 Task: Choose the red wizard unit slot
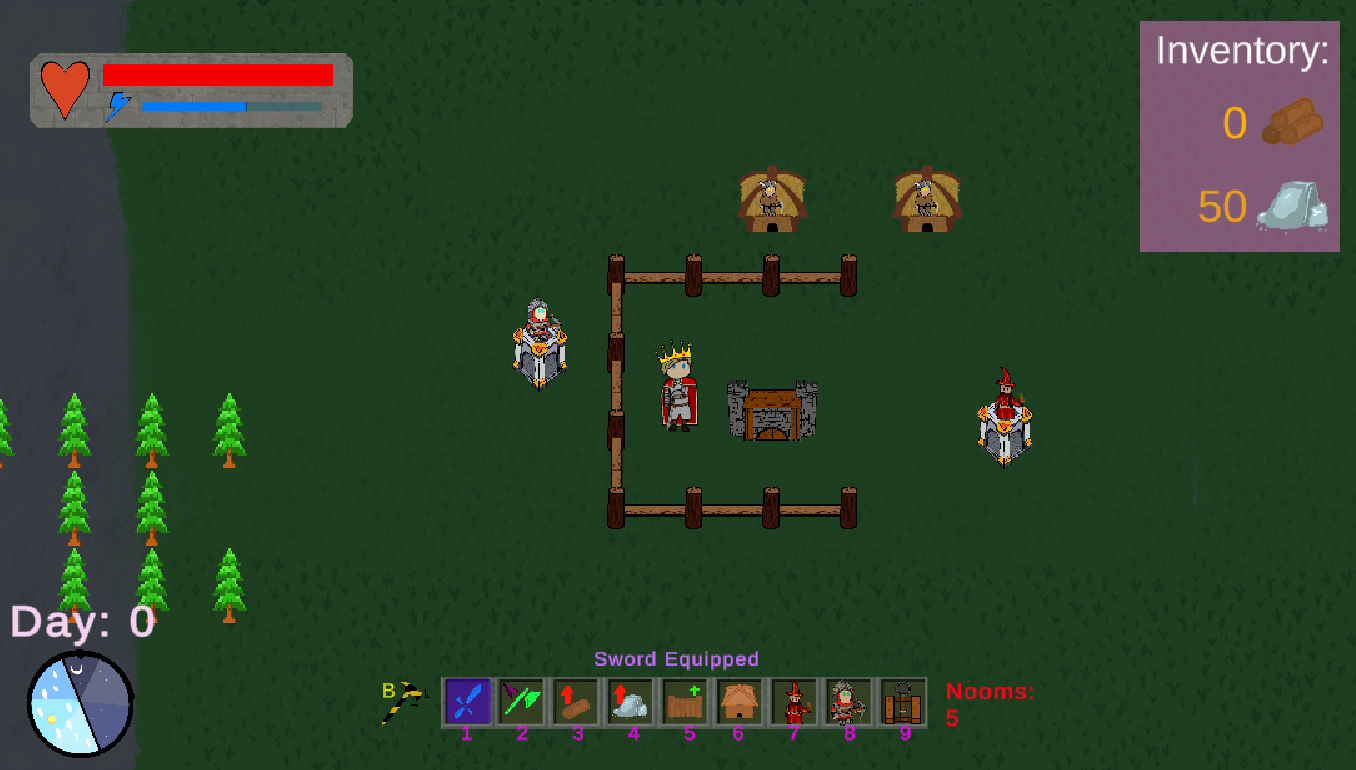click(795, 701)
